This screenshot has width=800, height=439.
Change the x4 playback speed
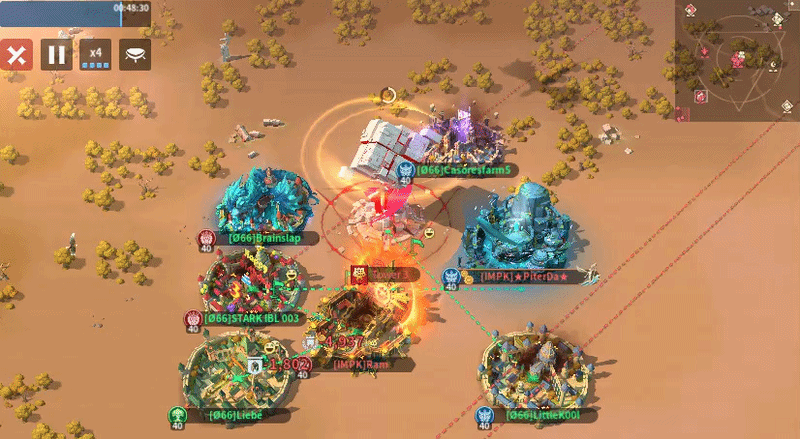click(95, 54)
